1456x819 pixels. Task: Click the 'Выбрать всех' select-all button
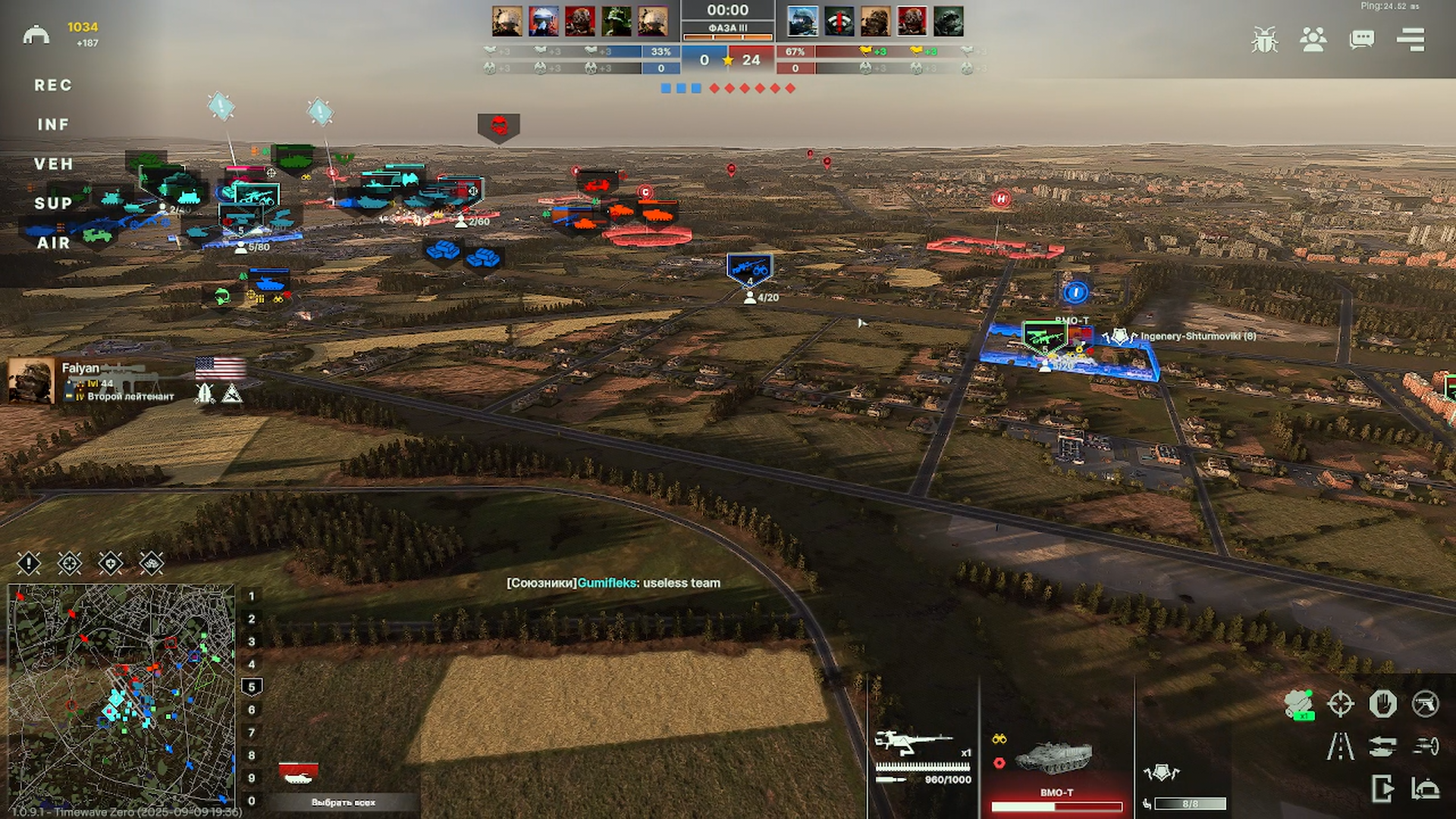(343, 802)
